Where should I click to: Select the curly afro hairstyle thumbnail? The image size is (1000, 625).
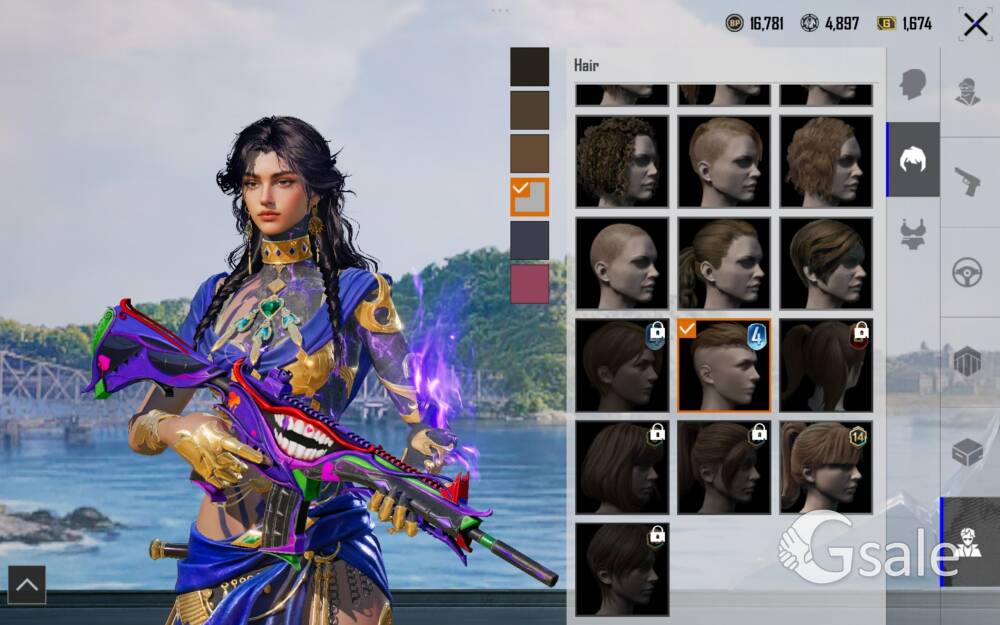click(x=622, y=161)
